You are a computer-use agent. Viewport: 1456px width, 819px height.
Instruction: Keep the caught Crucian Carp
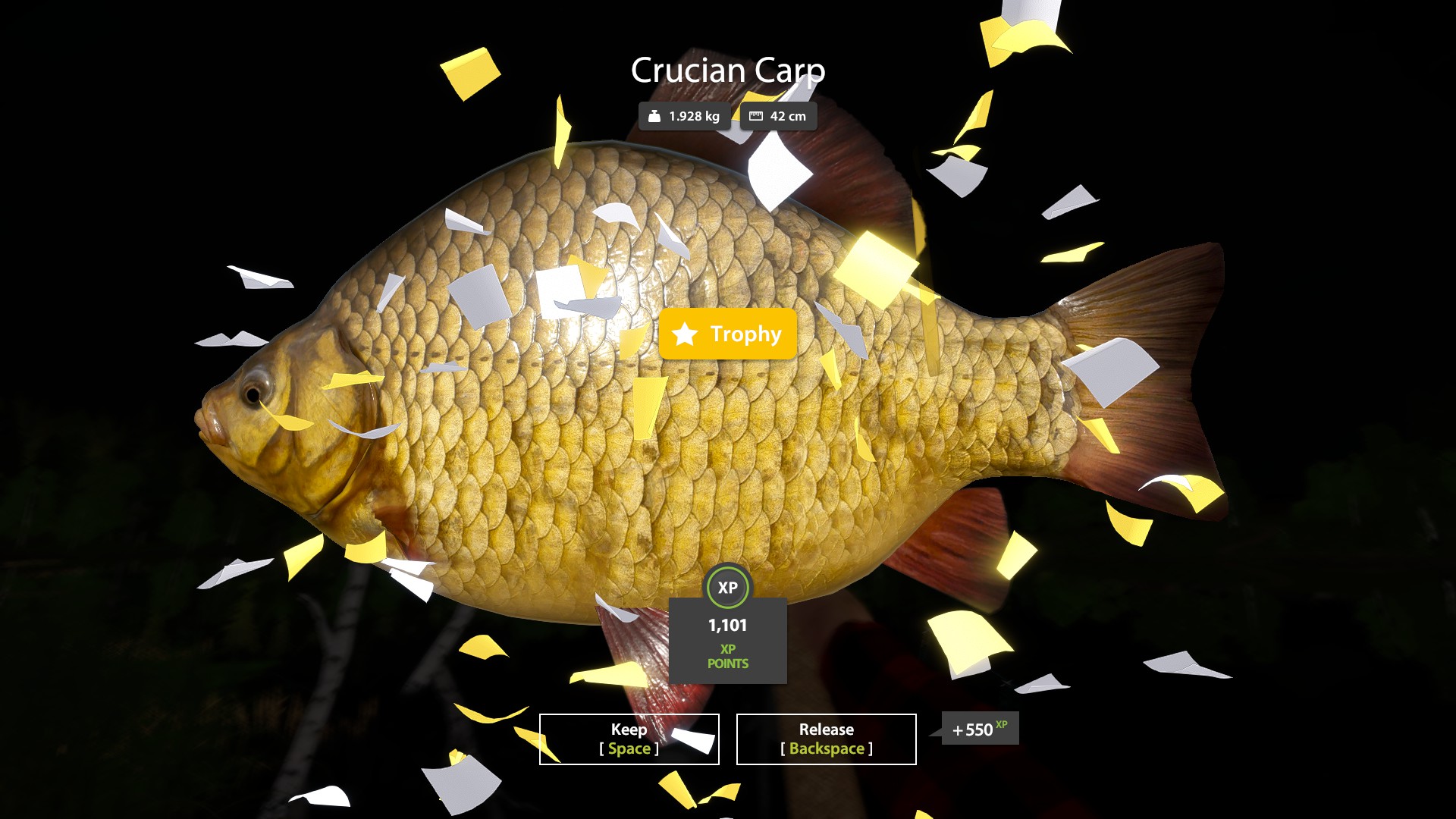pos(629,739)
